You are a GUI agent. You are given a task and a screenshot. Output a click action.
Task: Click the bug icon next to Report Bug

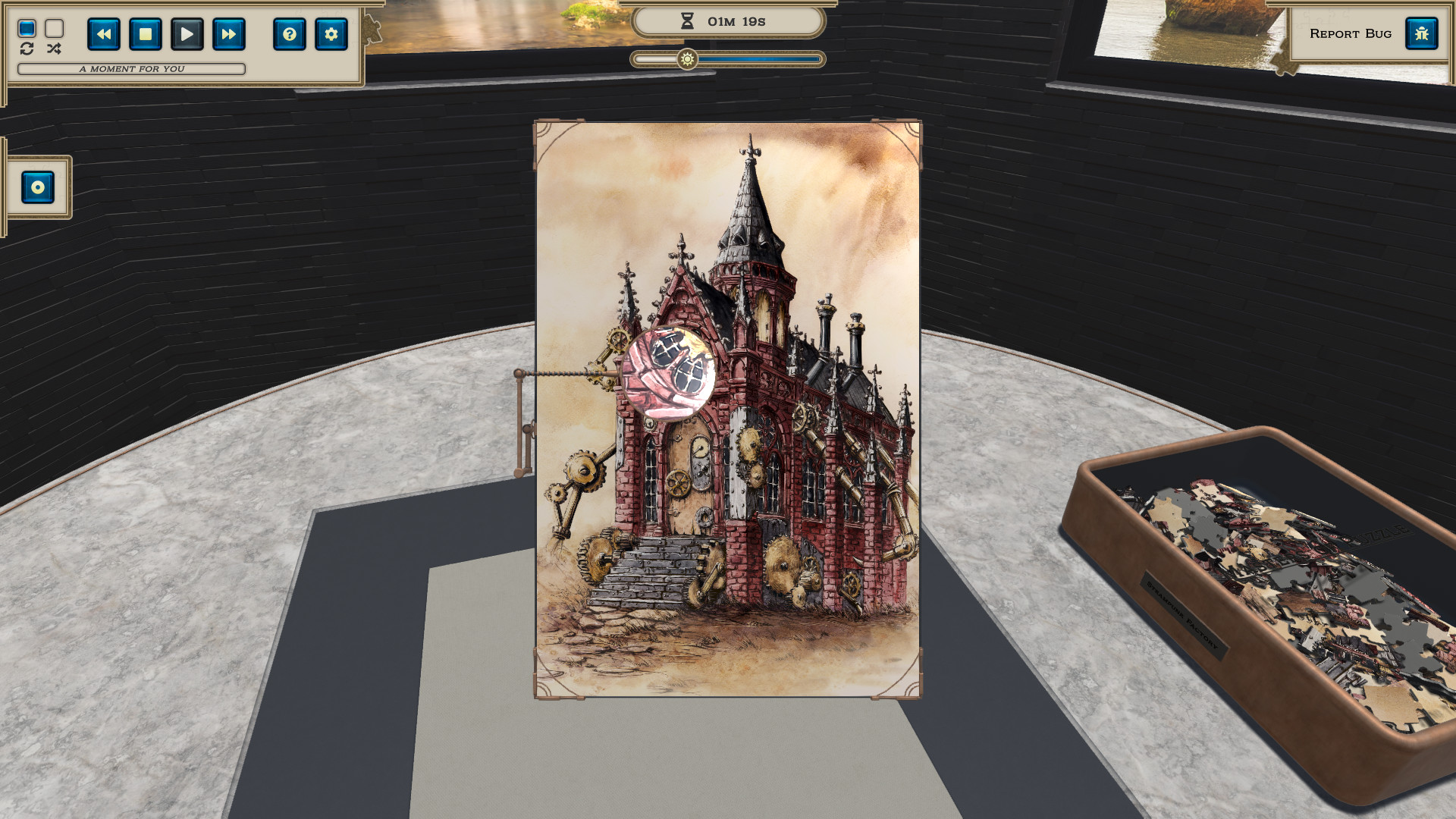click(x=1422, y=33)
